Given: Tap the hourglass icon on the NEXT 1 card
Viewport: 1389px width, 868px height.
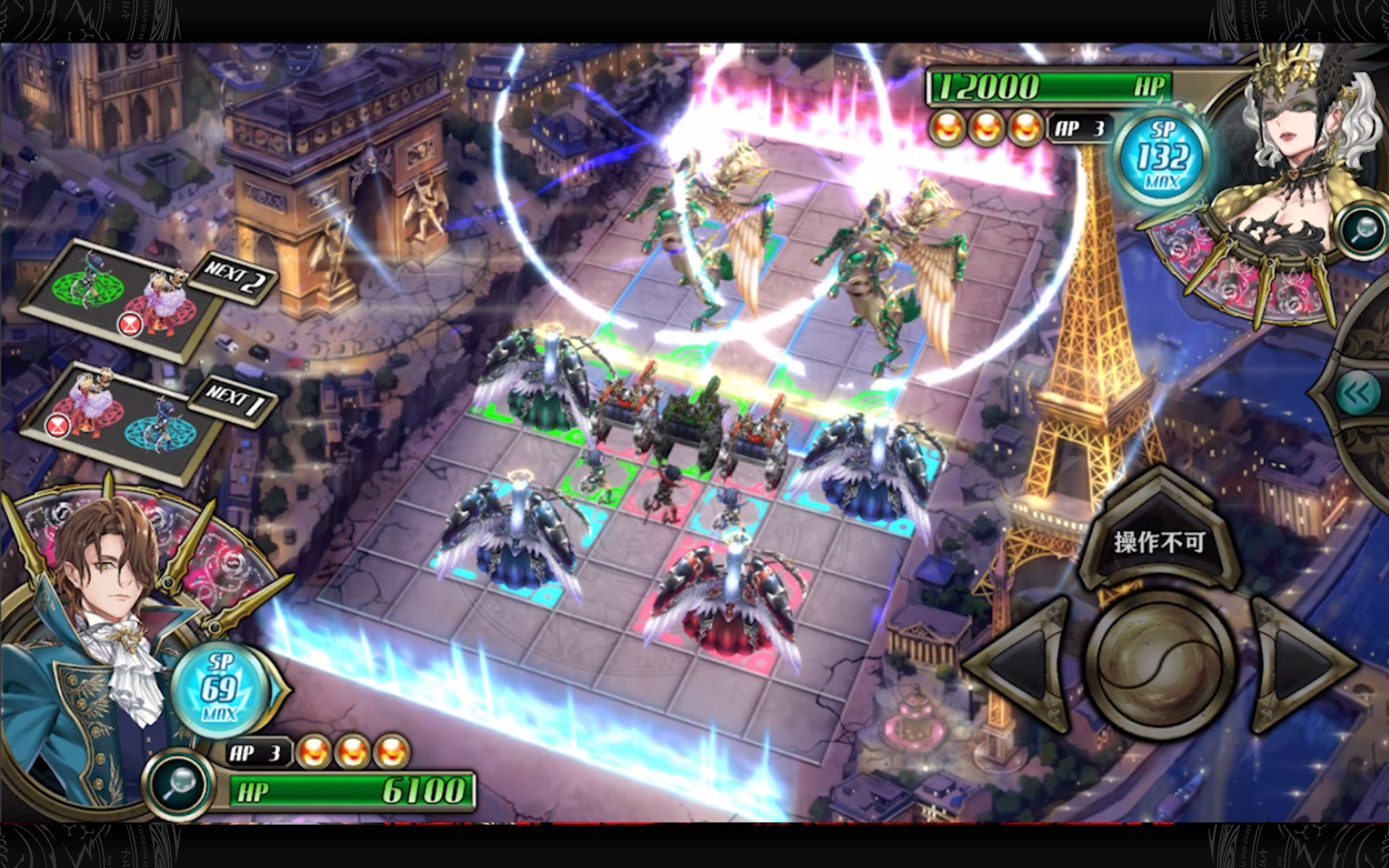Looking at the screenshot, I should coord(57,426).
